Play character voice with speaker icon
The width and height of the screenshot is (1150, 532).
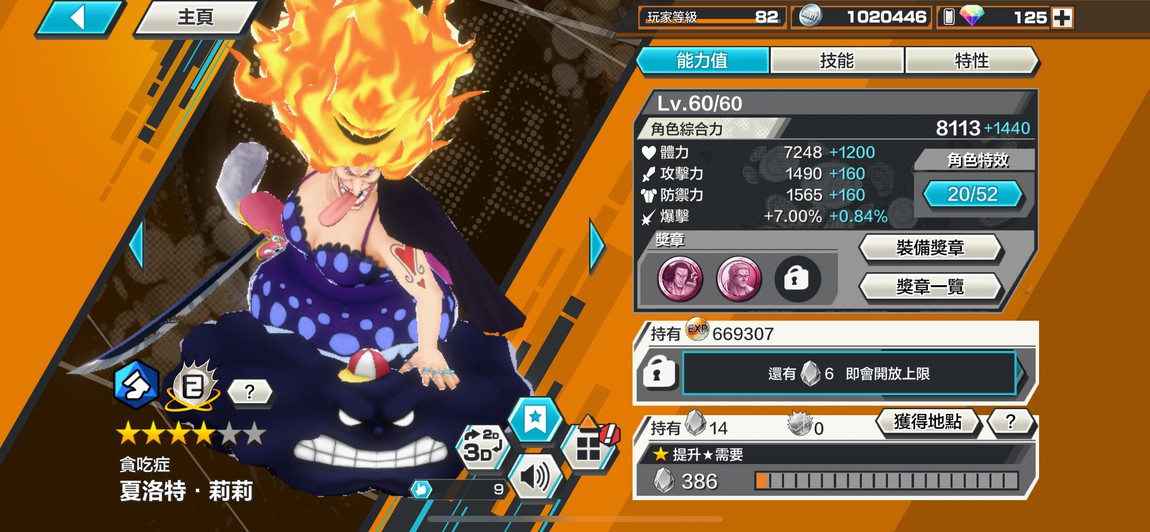pos(535,478)
